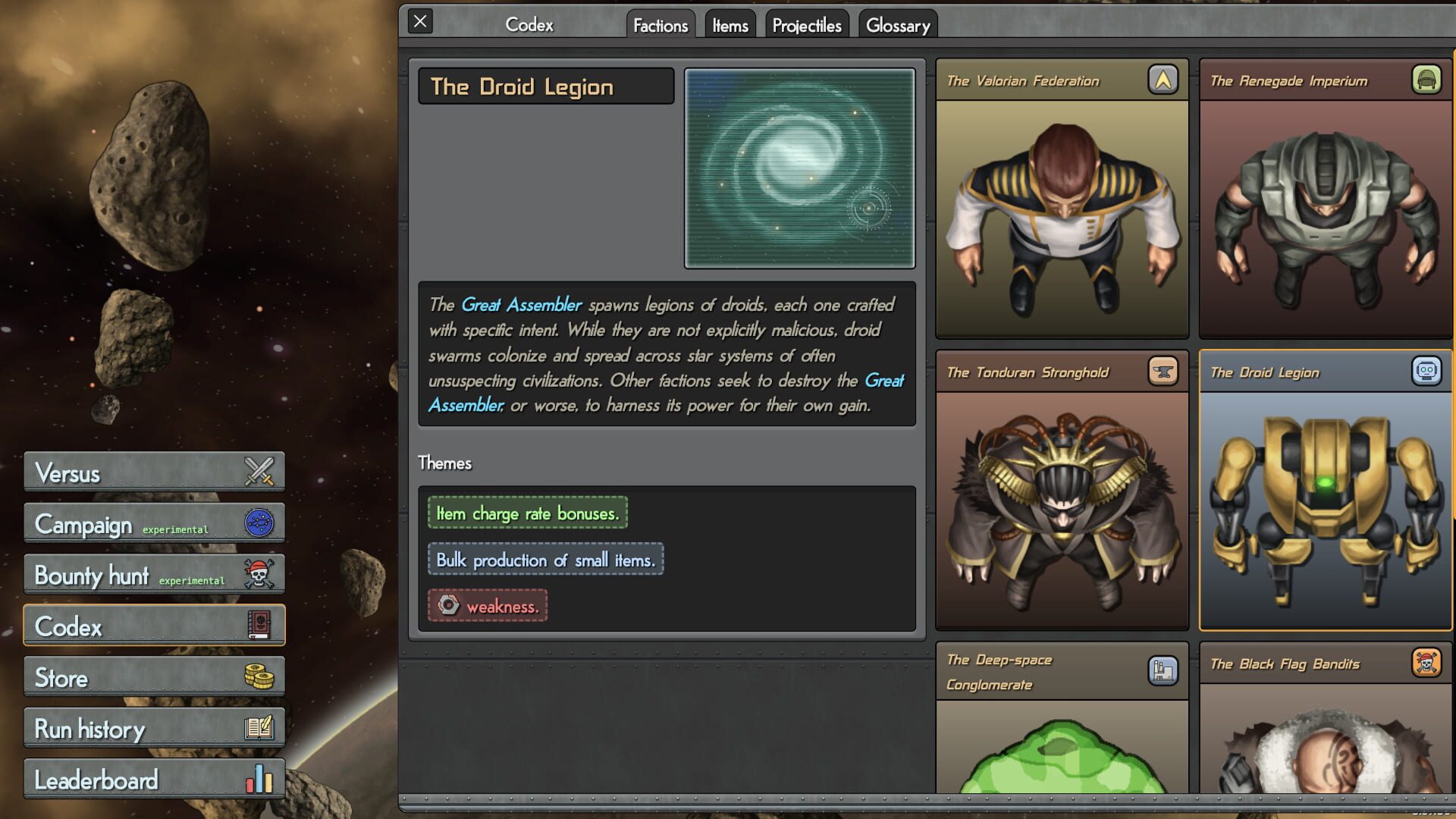
Task: Click the Great Assembler link
Action: [x=521, y=305]
